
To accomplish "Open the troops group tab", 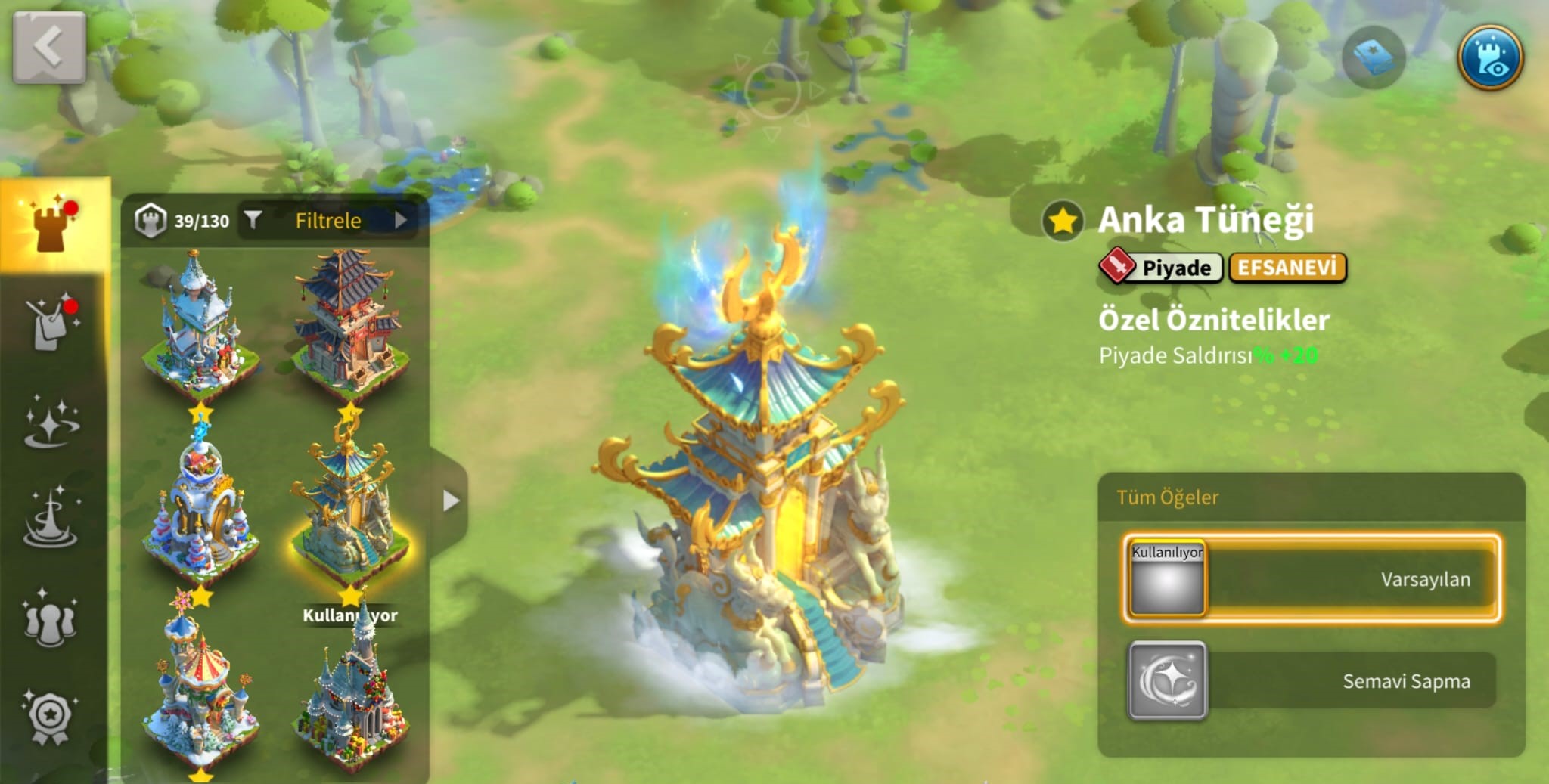I will click(x=50, y=620).
